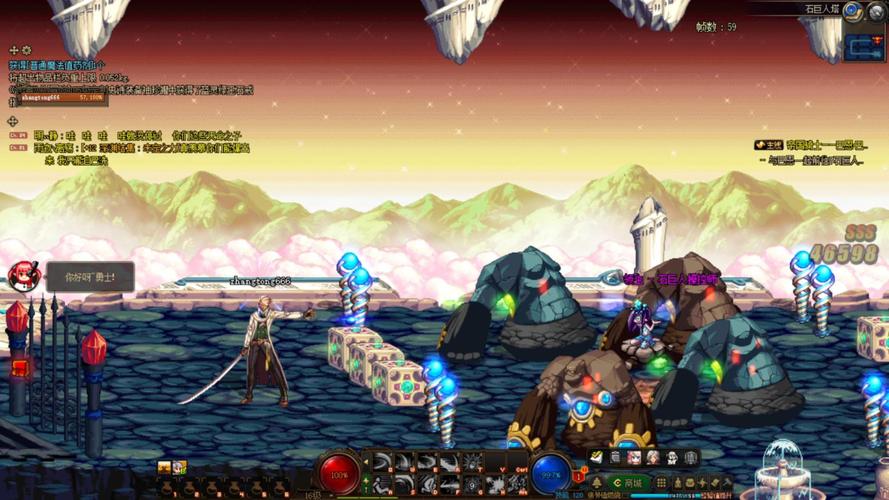Click the dungeon minimap
Screen dimensions: 889x500
pos(865,46)
